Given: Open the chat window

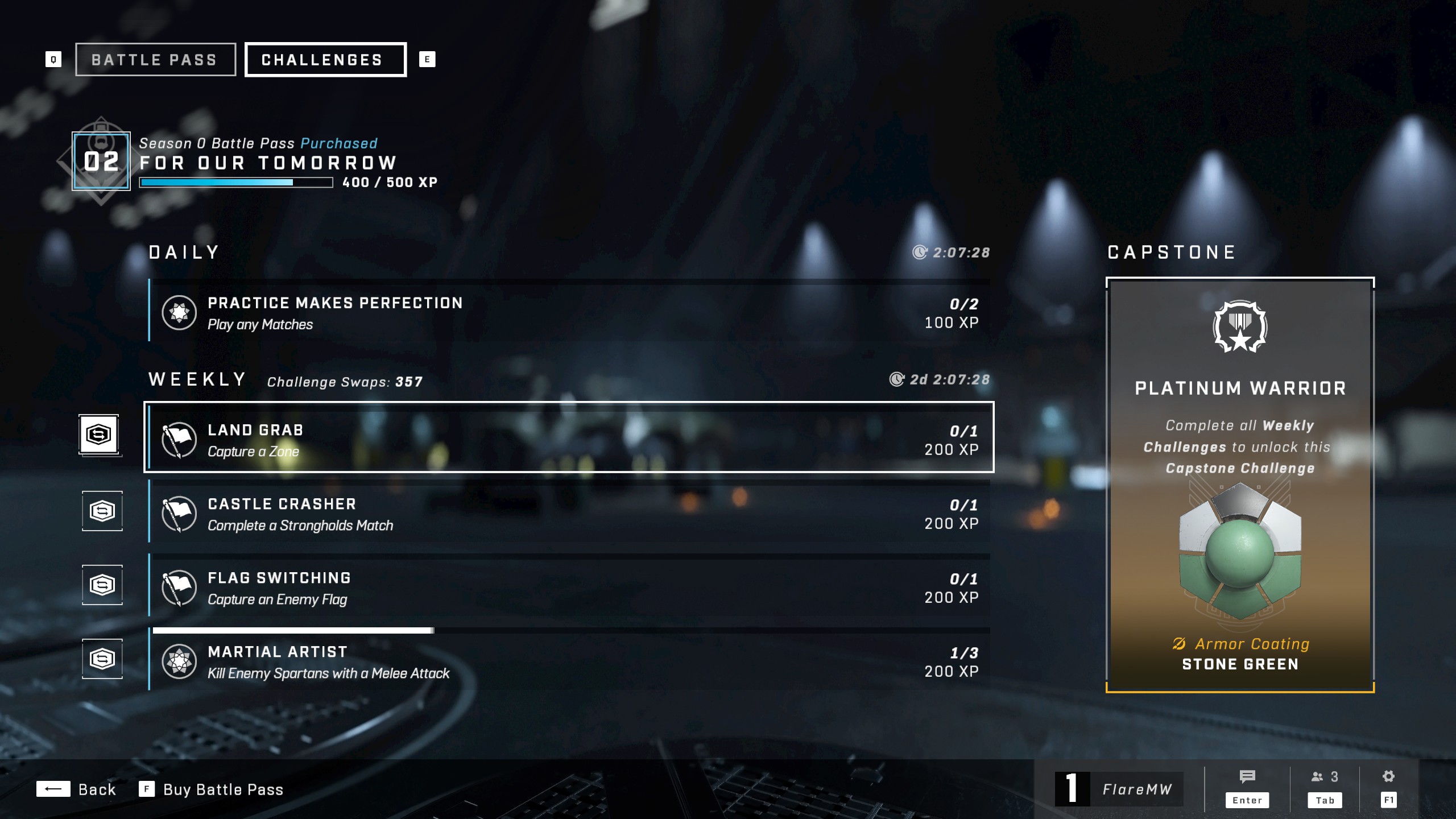Looking at the screenshot, I should pyautogui.click(x=1247, y=788).
